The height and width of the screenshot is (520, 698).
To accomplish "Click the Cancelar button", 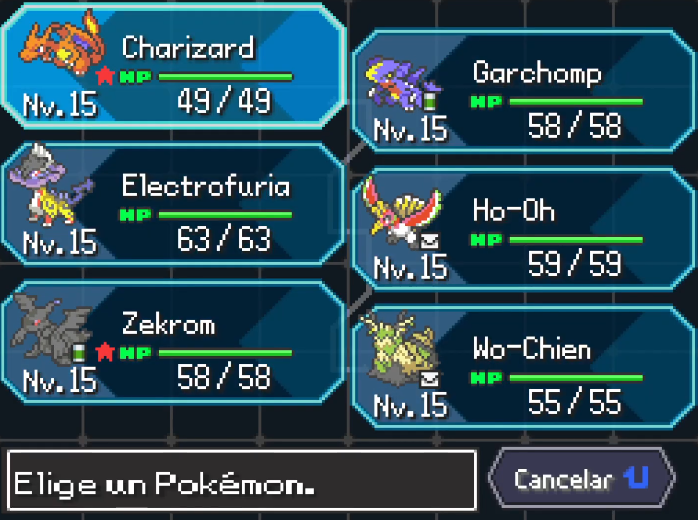I will click(x=580, y=478).
